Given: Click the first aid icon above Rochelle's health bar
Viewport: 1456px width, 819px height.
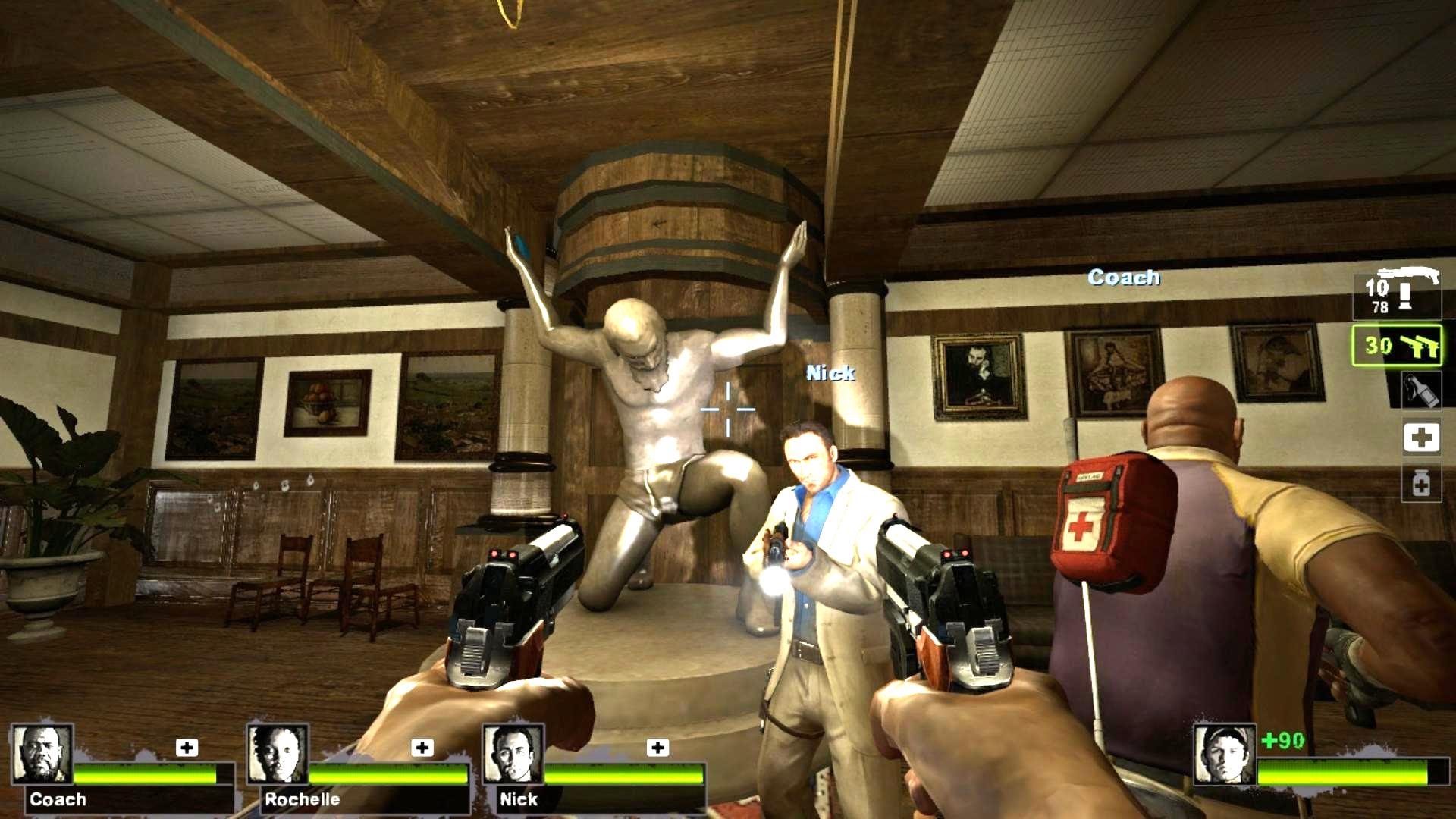Looking at the screenshot, I should pyautogui.click(x=422, y=748).
